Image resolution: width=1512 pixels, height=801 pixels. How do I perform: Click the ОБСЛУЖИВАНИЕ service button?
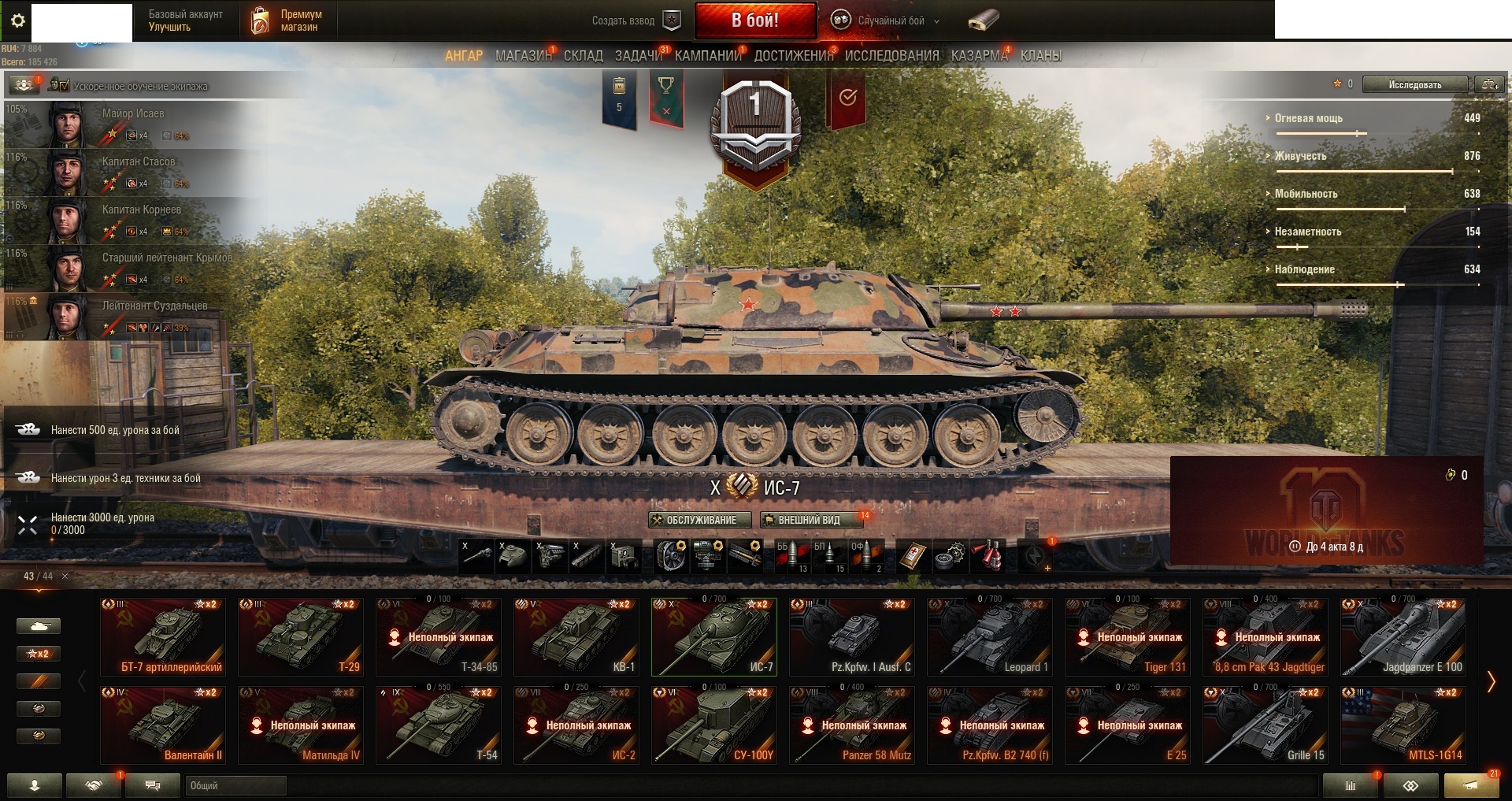(695, 520)
